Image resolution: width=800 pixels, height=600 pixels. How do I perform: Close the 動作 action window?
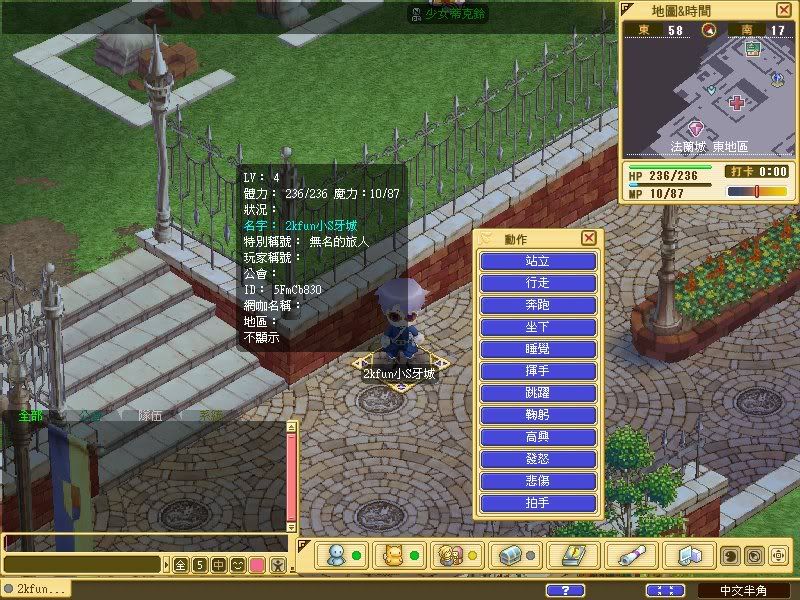click(x=589, y=238)
